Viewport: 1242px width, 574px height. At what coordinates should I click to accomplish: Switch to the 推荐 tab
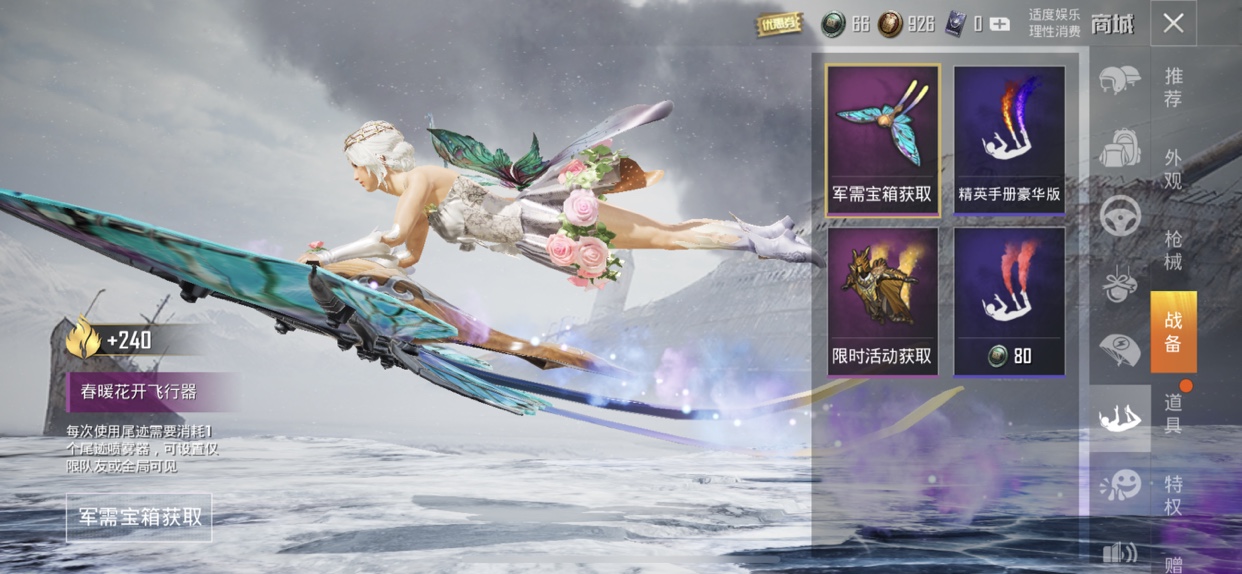pos(1173,88)
